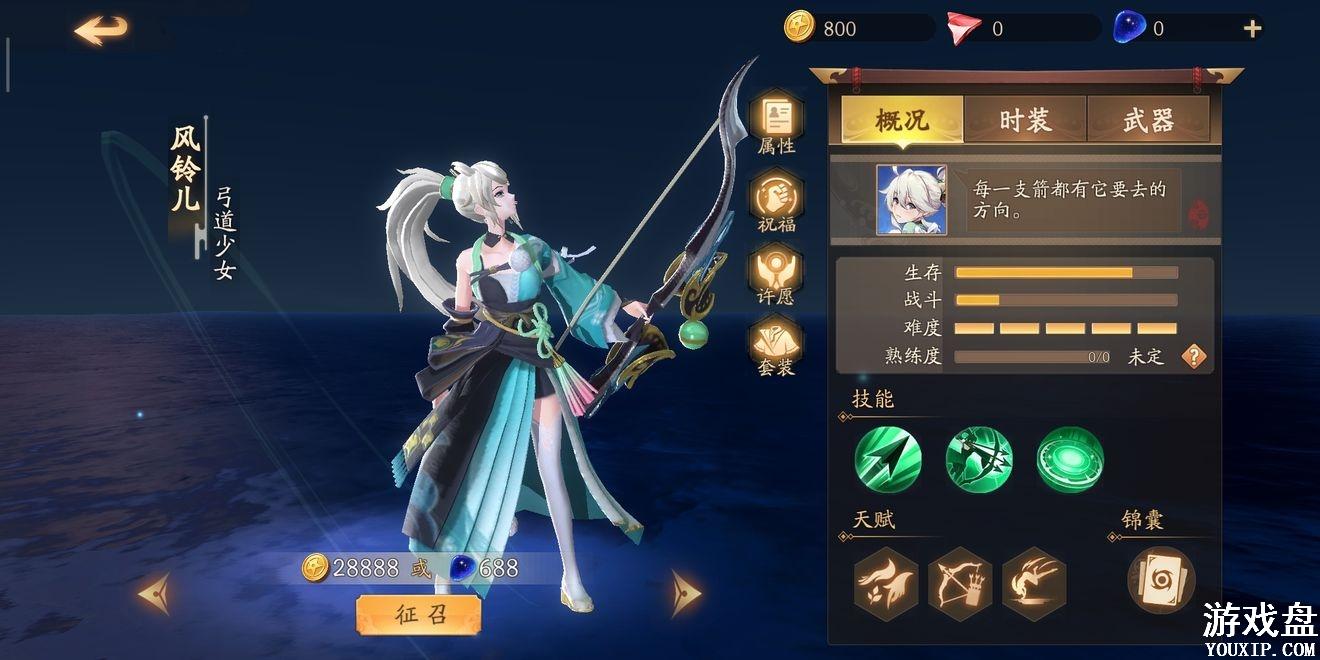The image size is (1320, 660).
Task: Open the 锦囊 card pouch icon
Action: click(x=1160, y=581)
